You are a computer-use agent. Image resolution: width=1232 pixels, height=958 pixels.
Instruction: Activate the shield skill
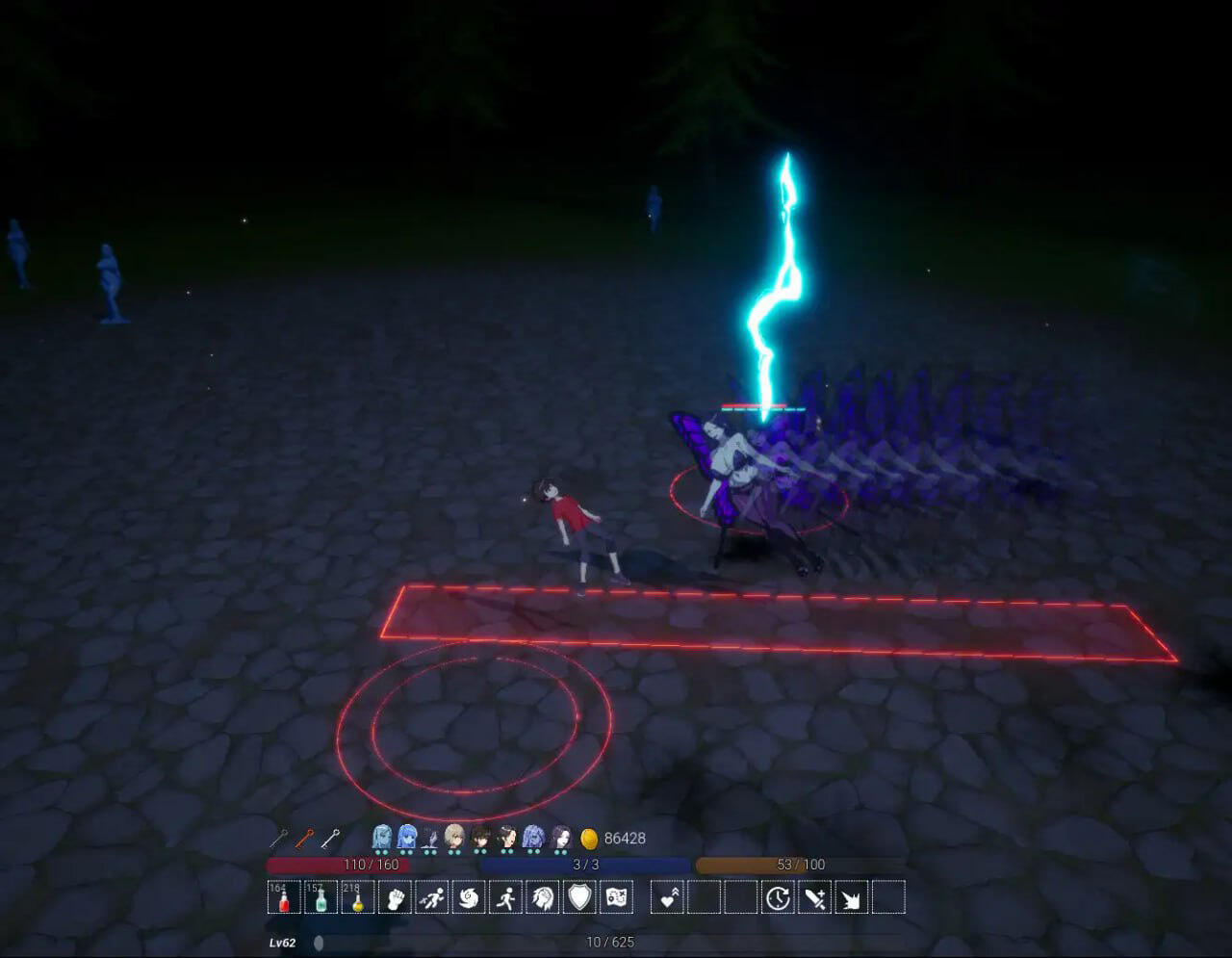(579, 897)
